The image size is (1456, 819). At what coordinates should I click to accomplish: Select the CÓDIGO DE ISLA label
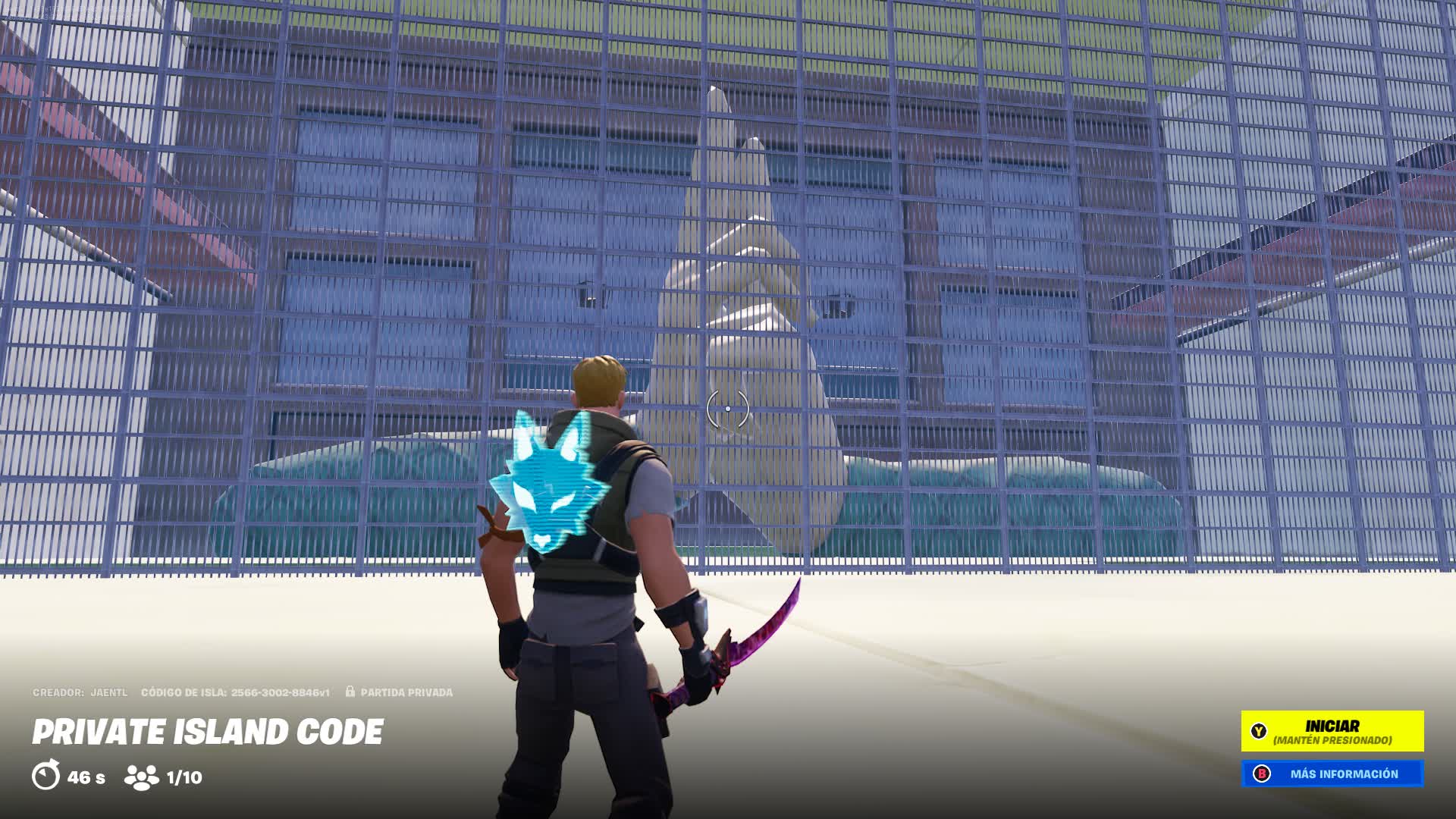click(183, 692)
